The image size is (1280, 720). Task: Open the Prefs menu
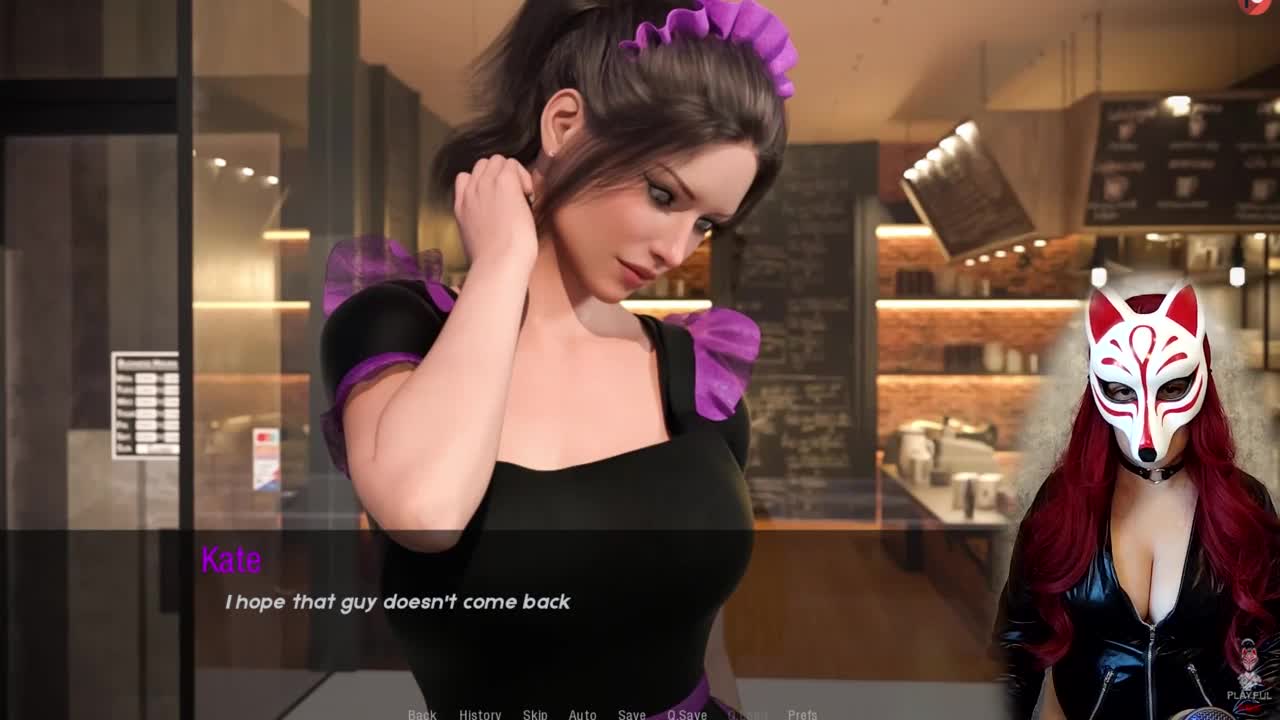(802, 714)
